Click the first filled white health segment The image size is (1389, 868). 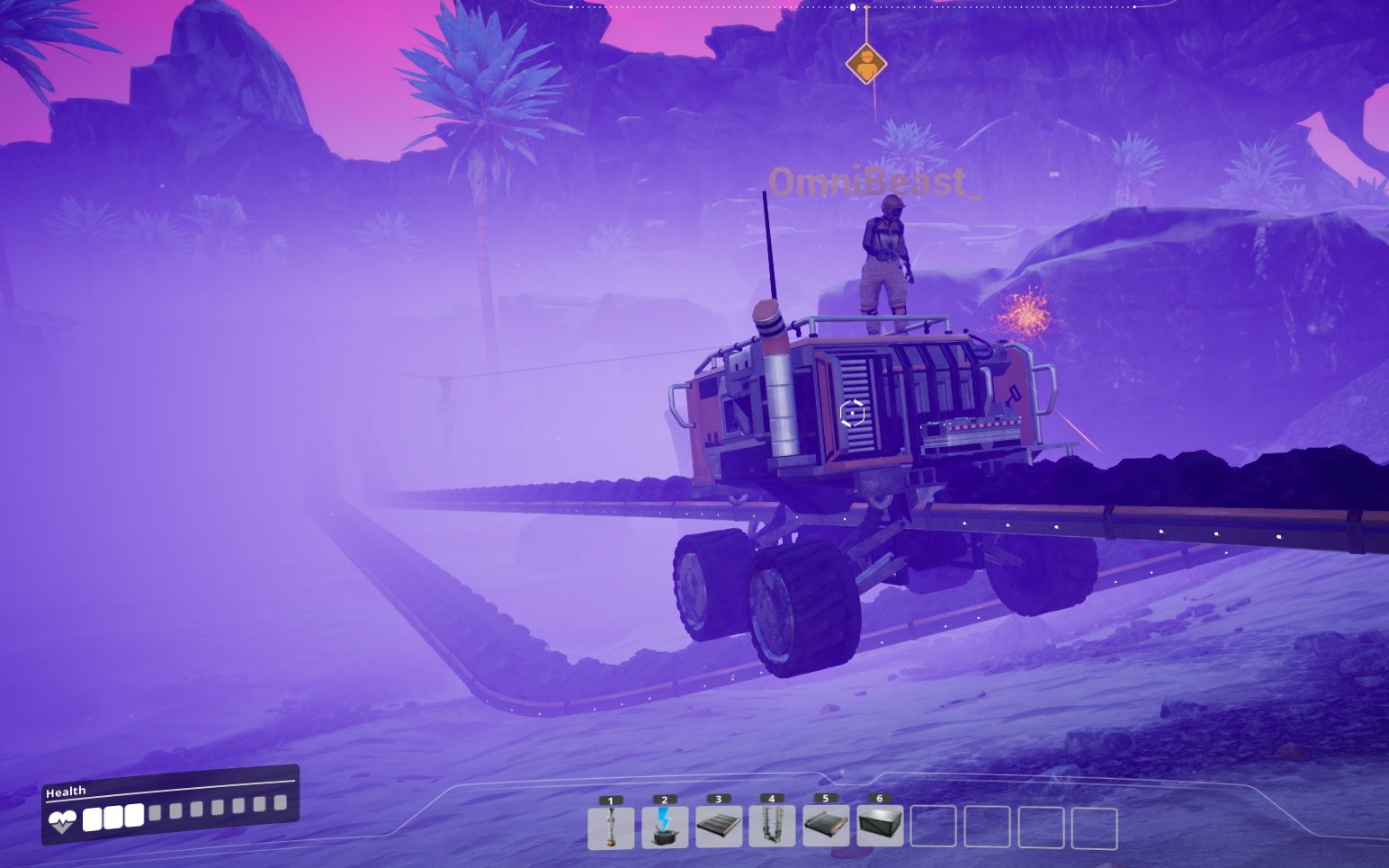point(94,817)
